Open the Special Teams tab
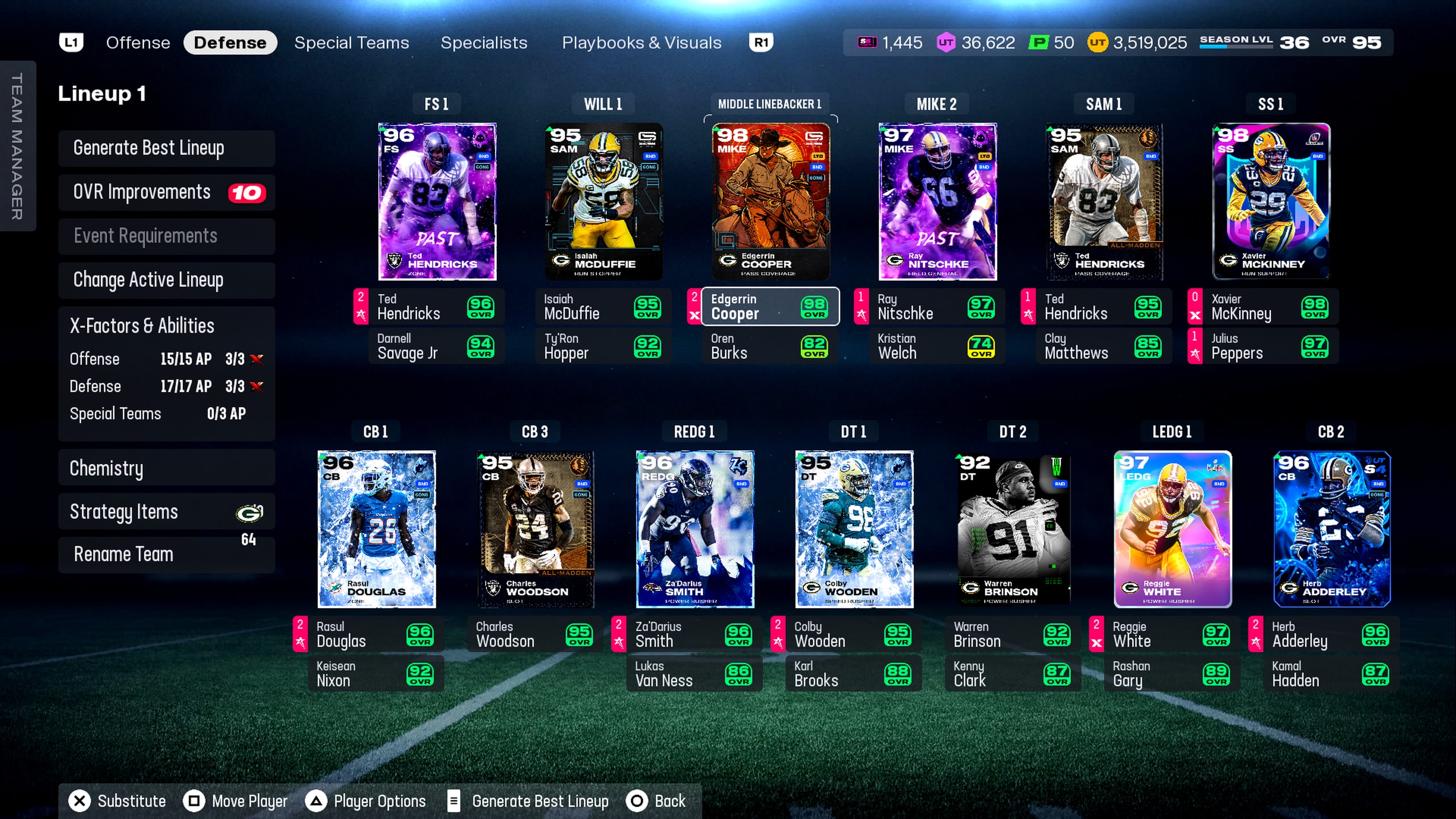The image size is (1456, 819). click(351, 43)
